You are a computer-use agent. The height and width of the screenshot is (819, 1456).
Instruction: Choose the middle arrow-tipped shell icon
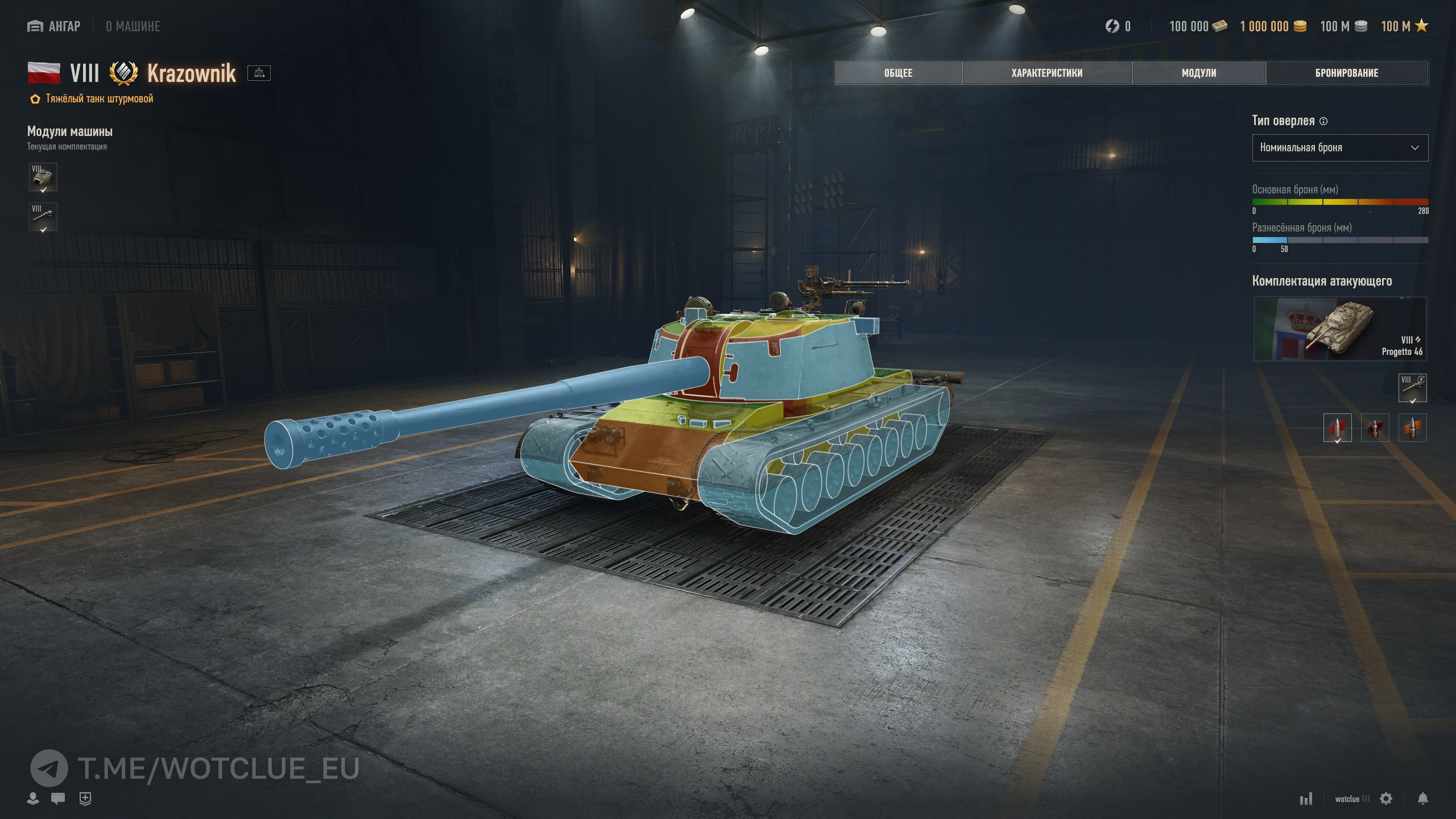click(x=1375, y=428)
